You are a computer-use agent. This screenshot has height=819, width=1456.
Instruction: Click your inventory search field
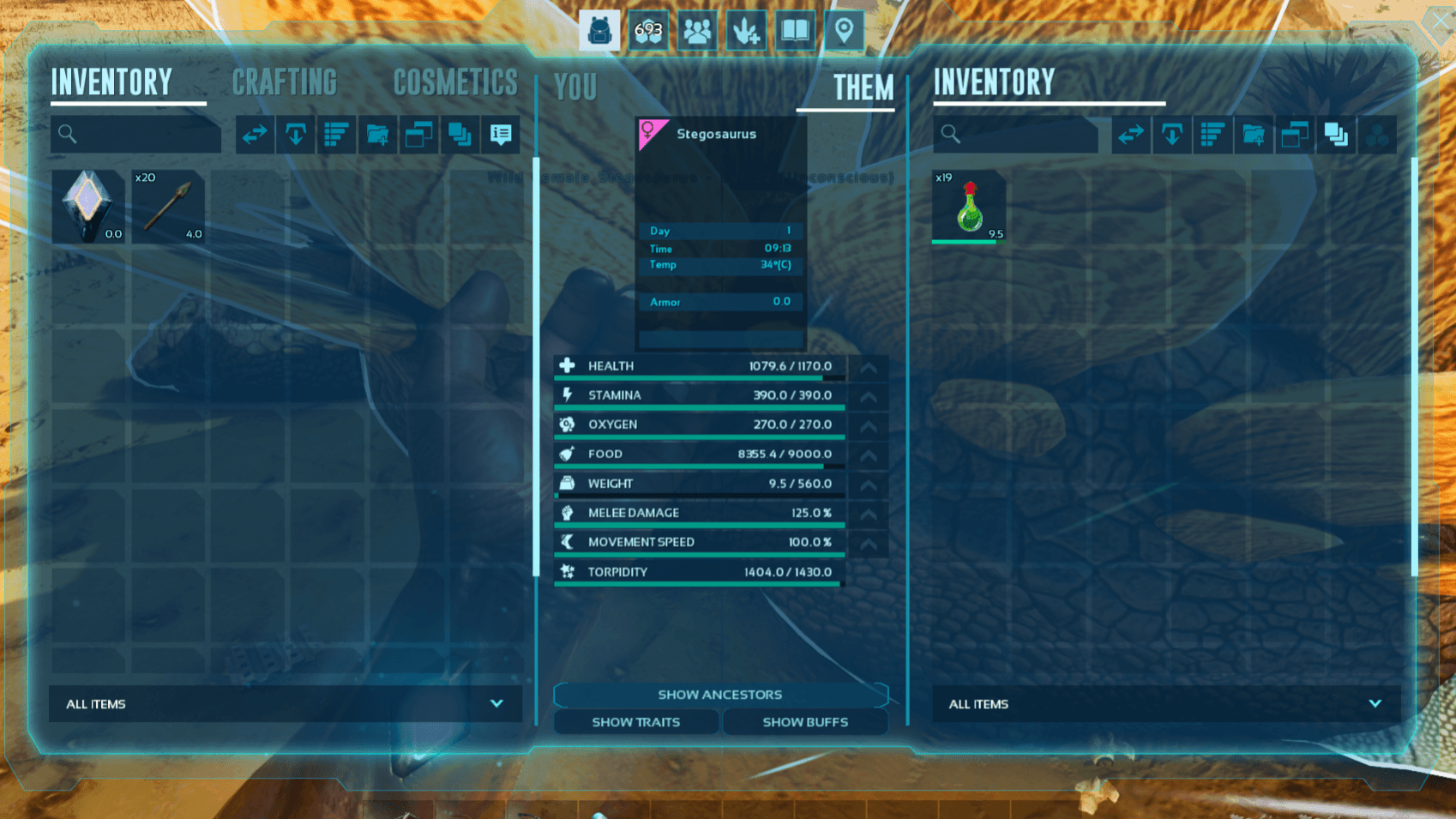137,135
